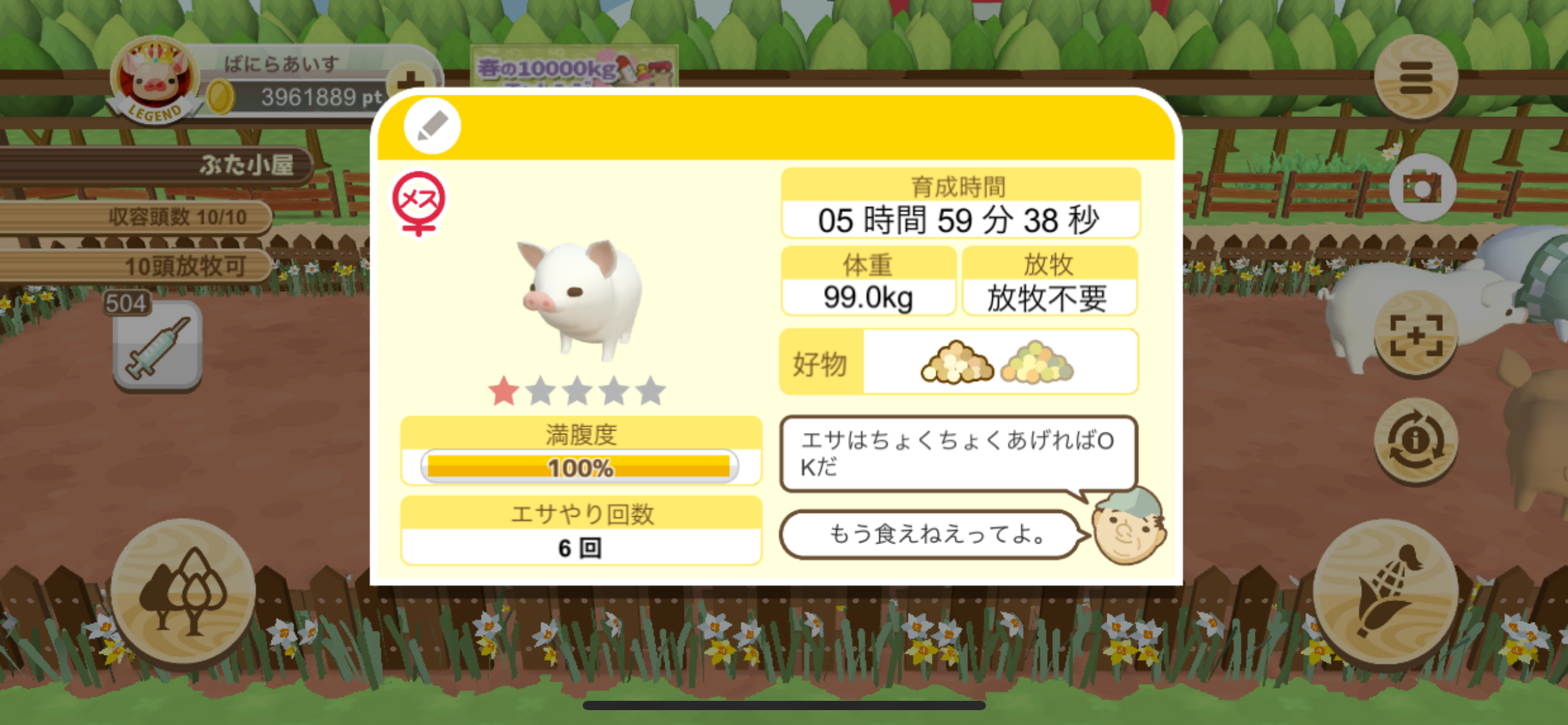Click the farmer's advice speech bubble
This screenshot has height=725, width=1568.
point(957,453)
